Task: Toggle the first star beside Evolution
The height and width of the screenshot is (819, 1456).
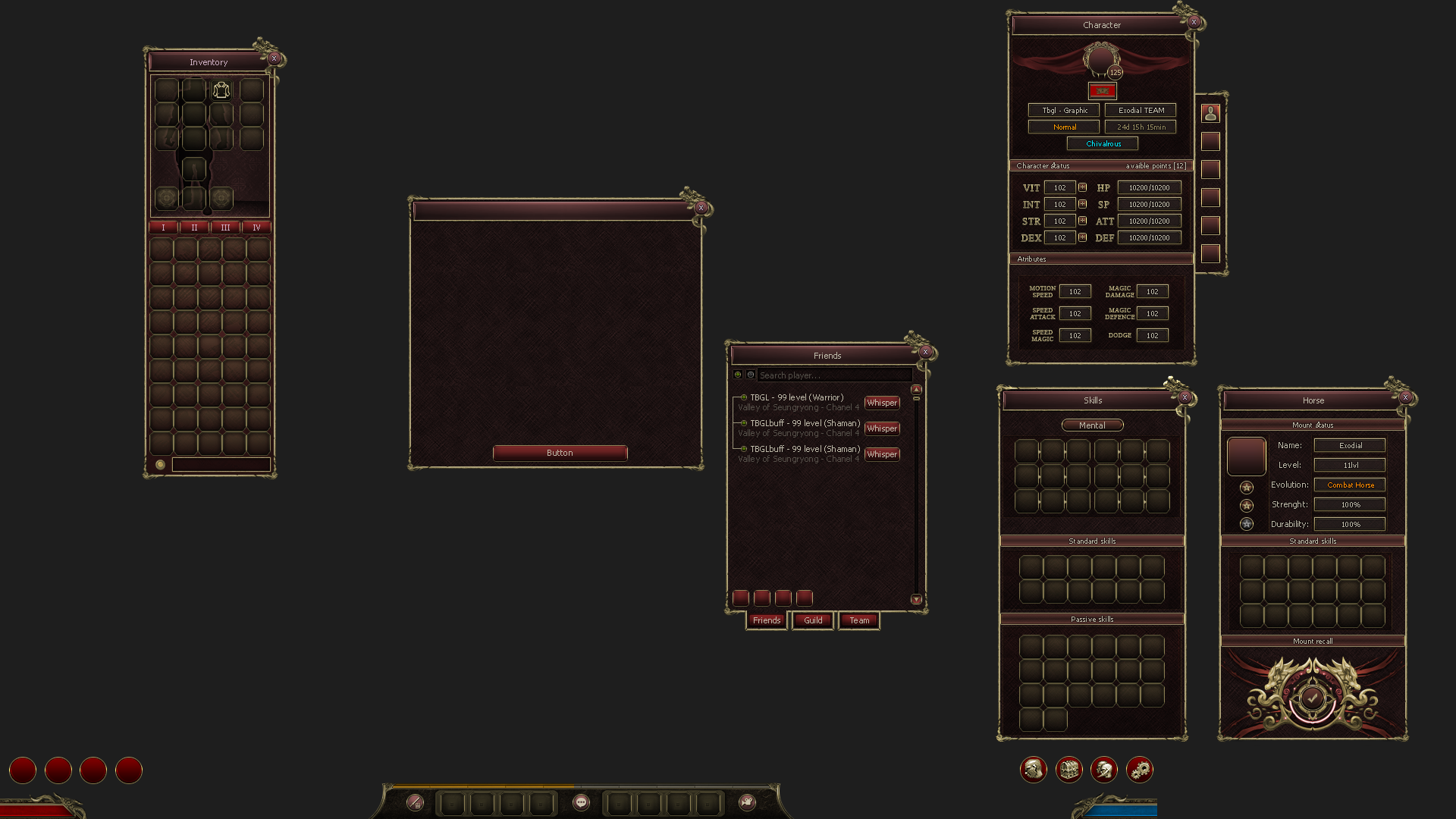Action: [1246, 486]
